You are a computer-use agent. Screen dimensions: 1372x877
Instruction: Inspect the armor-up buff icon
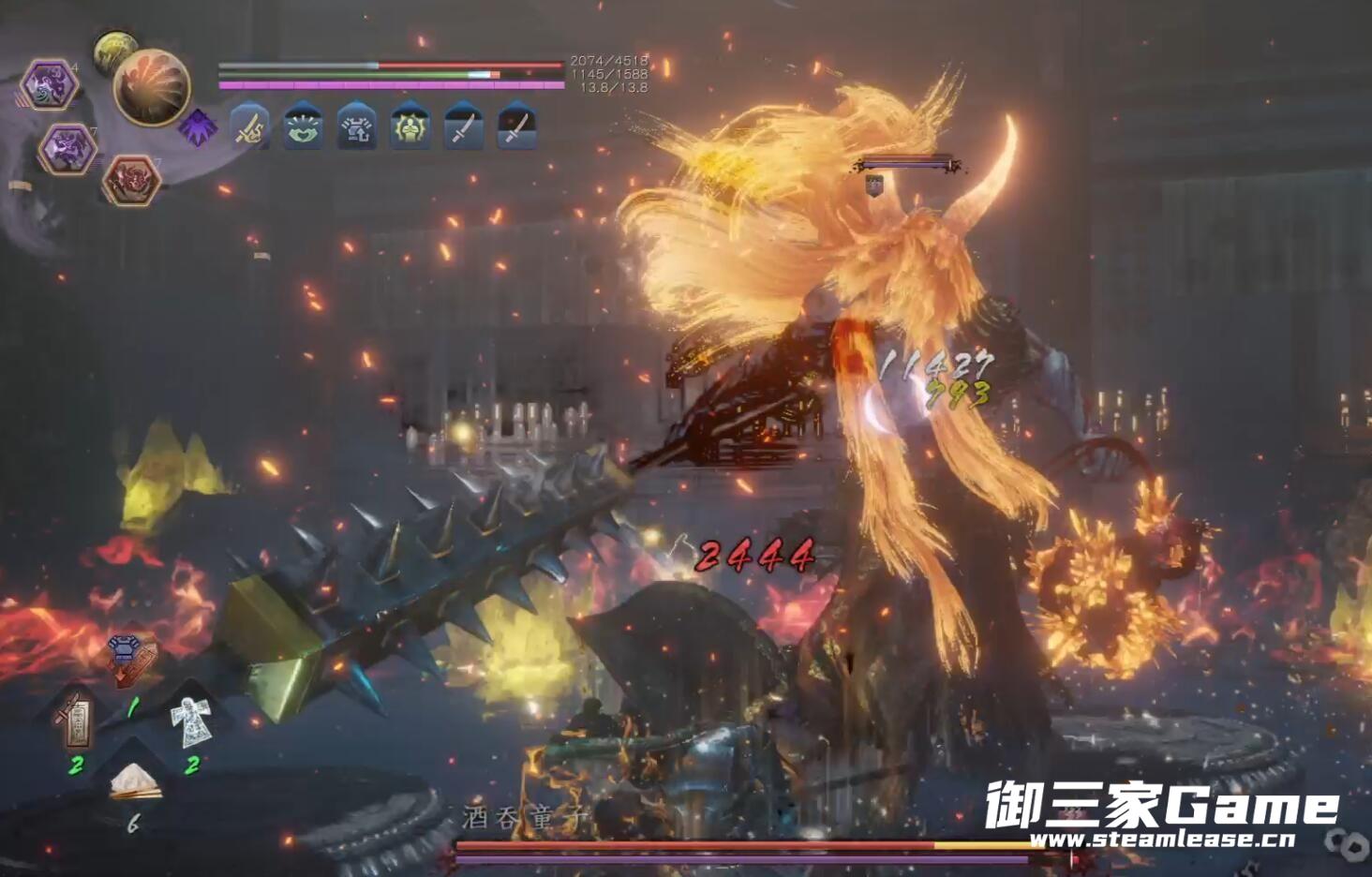click(356, 127)
